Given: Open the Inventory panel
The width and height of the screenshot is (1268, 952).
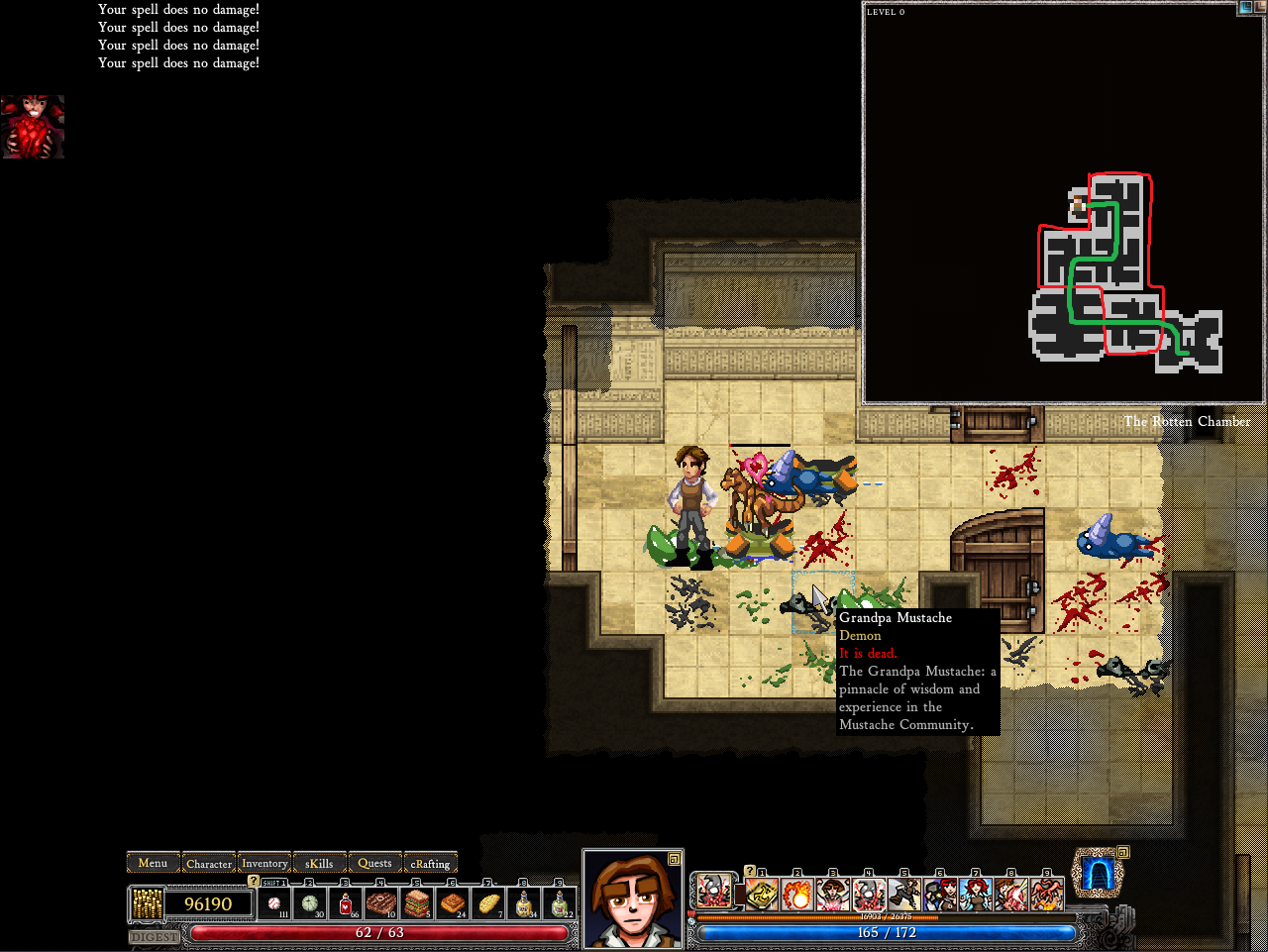Looking at the screenshot, I should [x=264, y=863].
